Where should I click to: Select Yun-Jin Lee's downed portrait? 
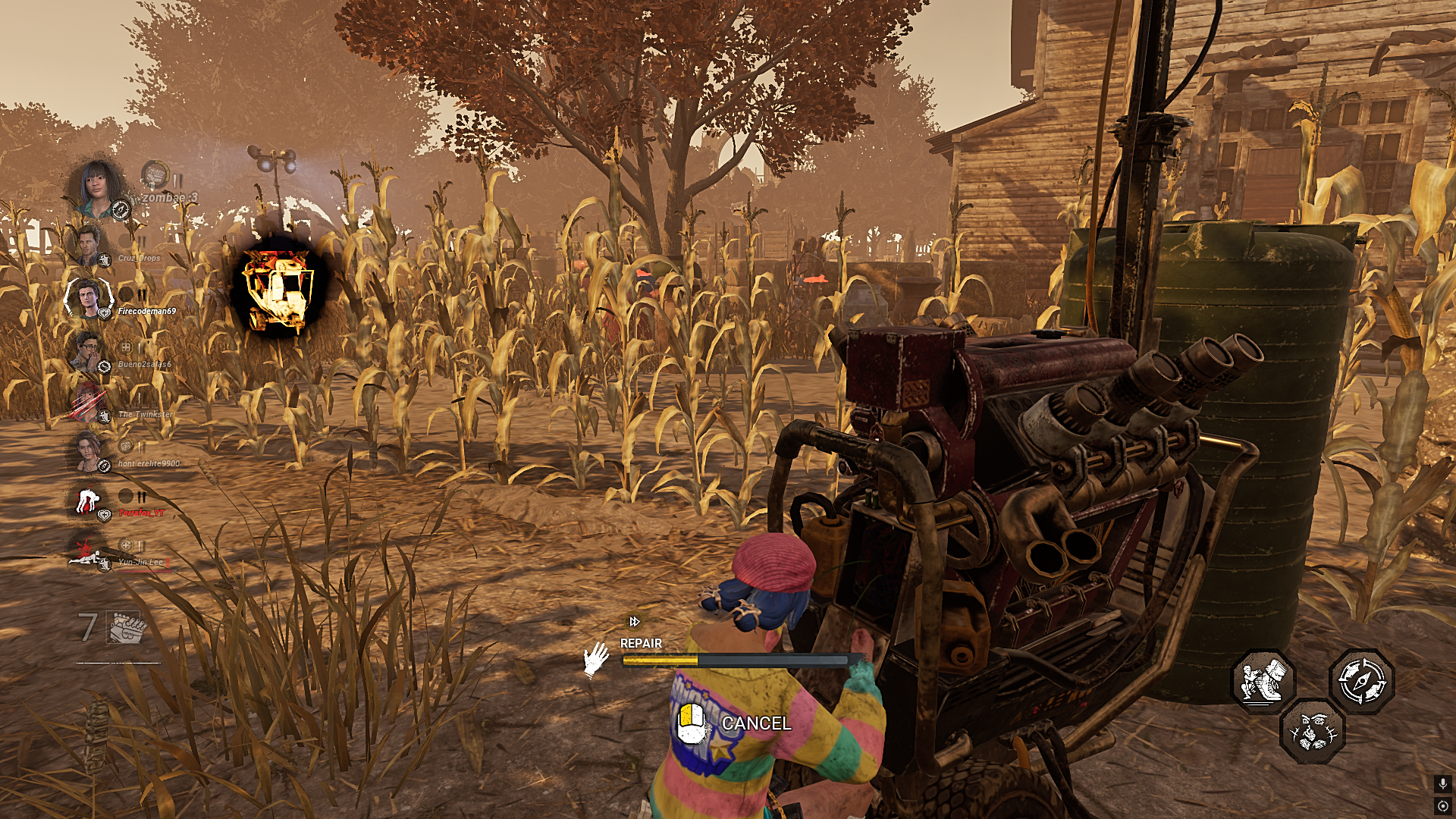pyautogui.click(x=88, y=558)
